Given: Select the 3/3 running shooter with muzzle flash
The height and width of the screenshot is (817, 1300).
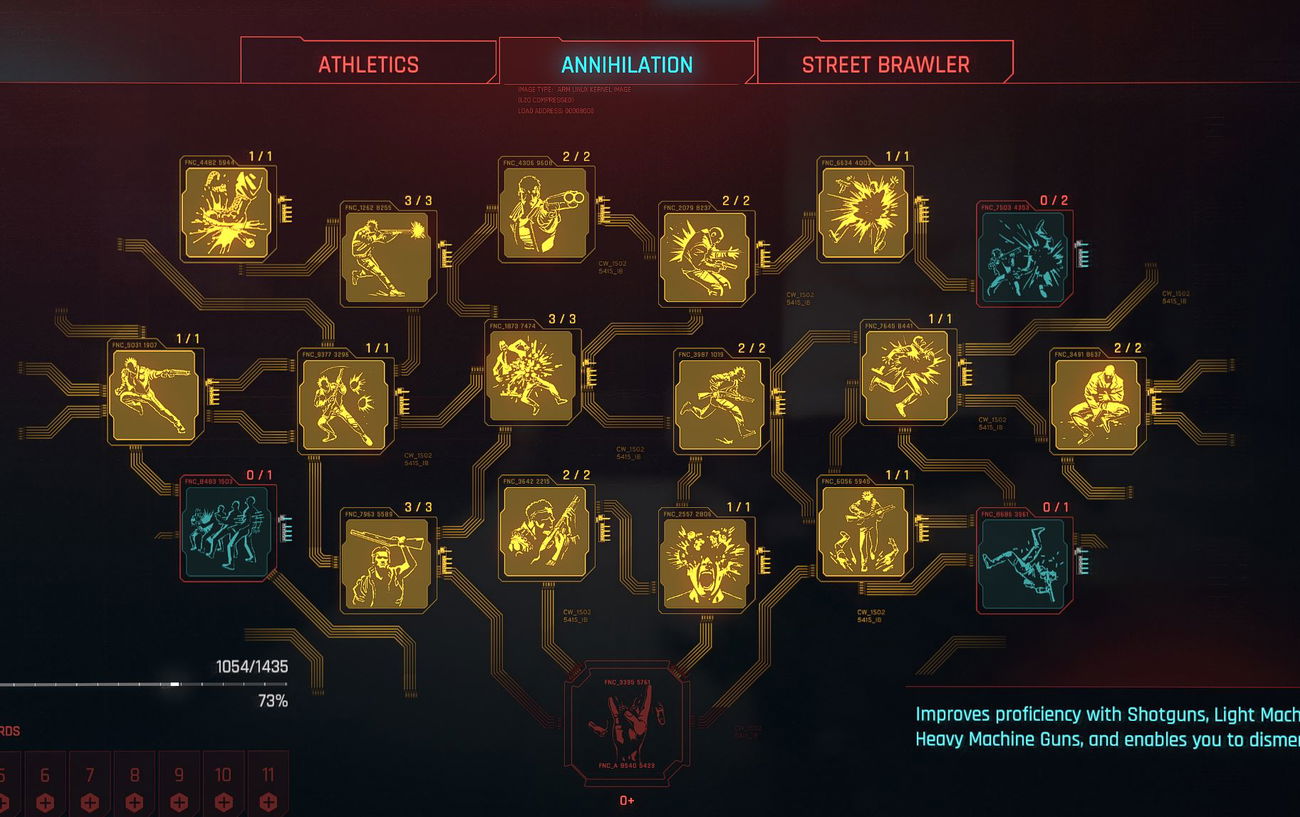Looking at the screenshot, I should pyautogui.click(x=386, y=258).
